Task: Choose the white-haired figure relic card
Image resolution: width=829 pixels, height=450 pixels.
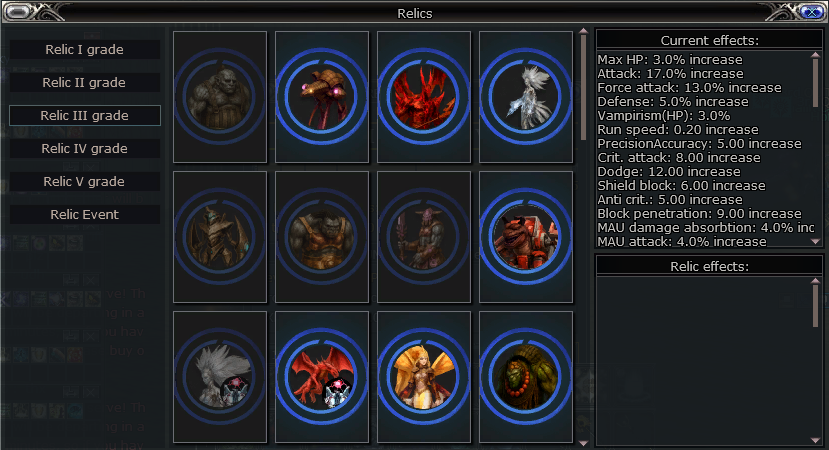Action: click(220, 377)
